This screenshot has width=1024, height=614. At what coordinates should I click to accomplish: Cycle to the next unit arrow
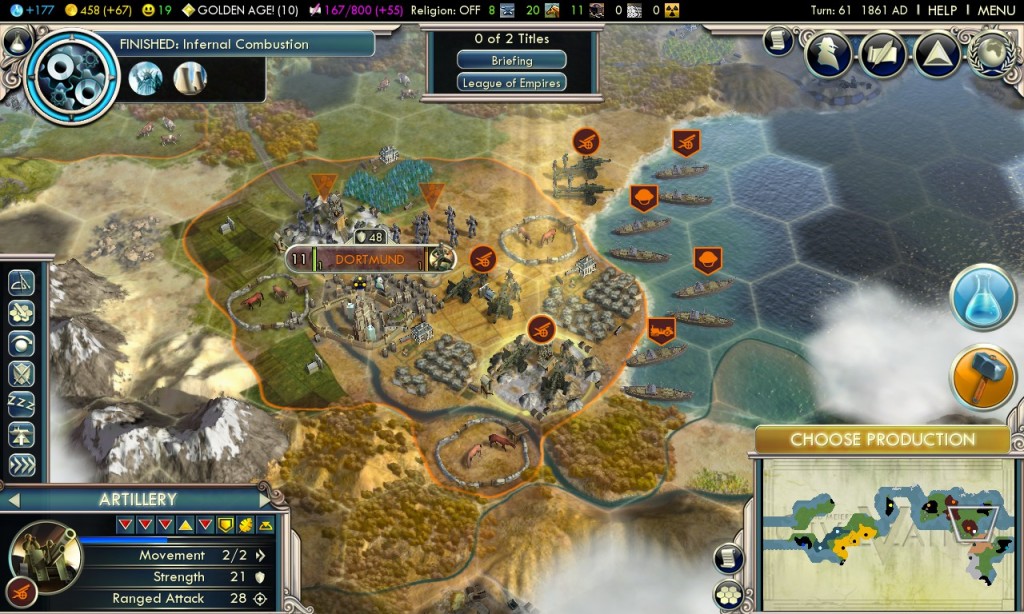265,498
